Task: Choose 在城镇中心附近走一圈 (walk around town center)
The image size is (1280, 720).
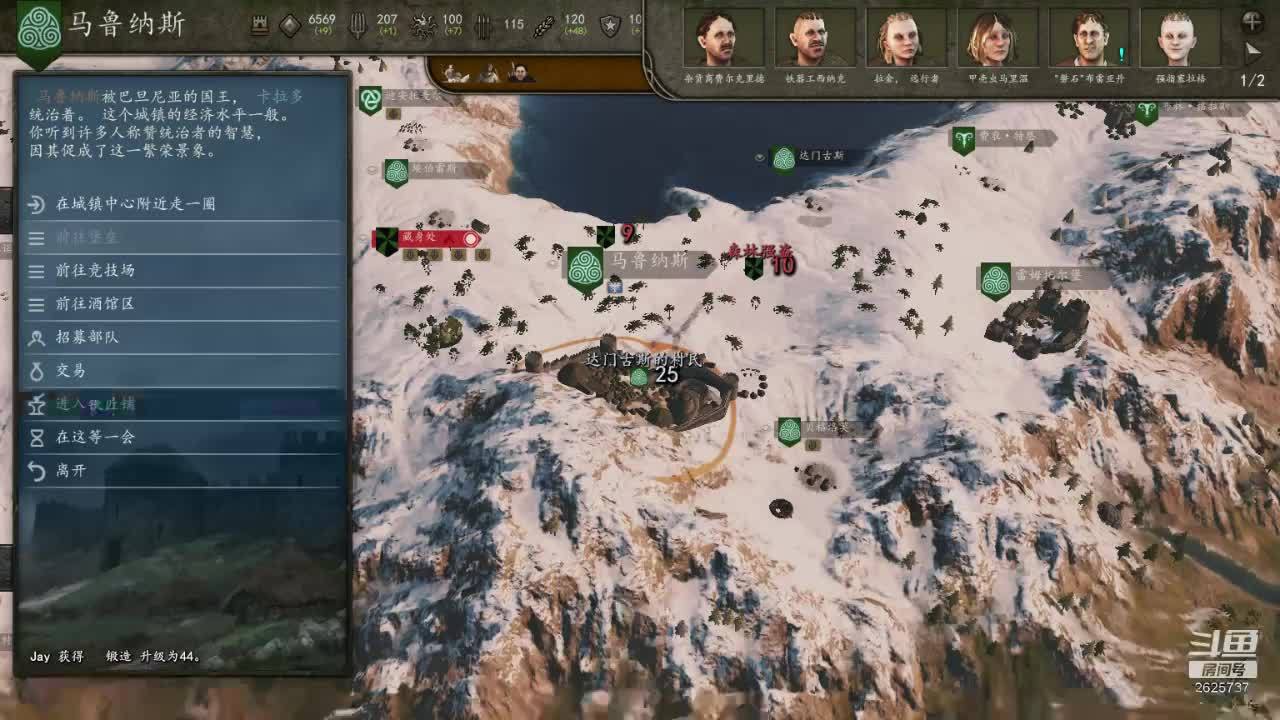Action: click(135, 204)
